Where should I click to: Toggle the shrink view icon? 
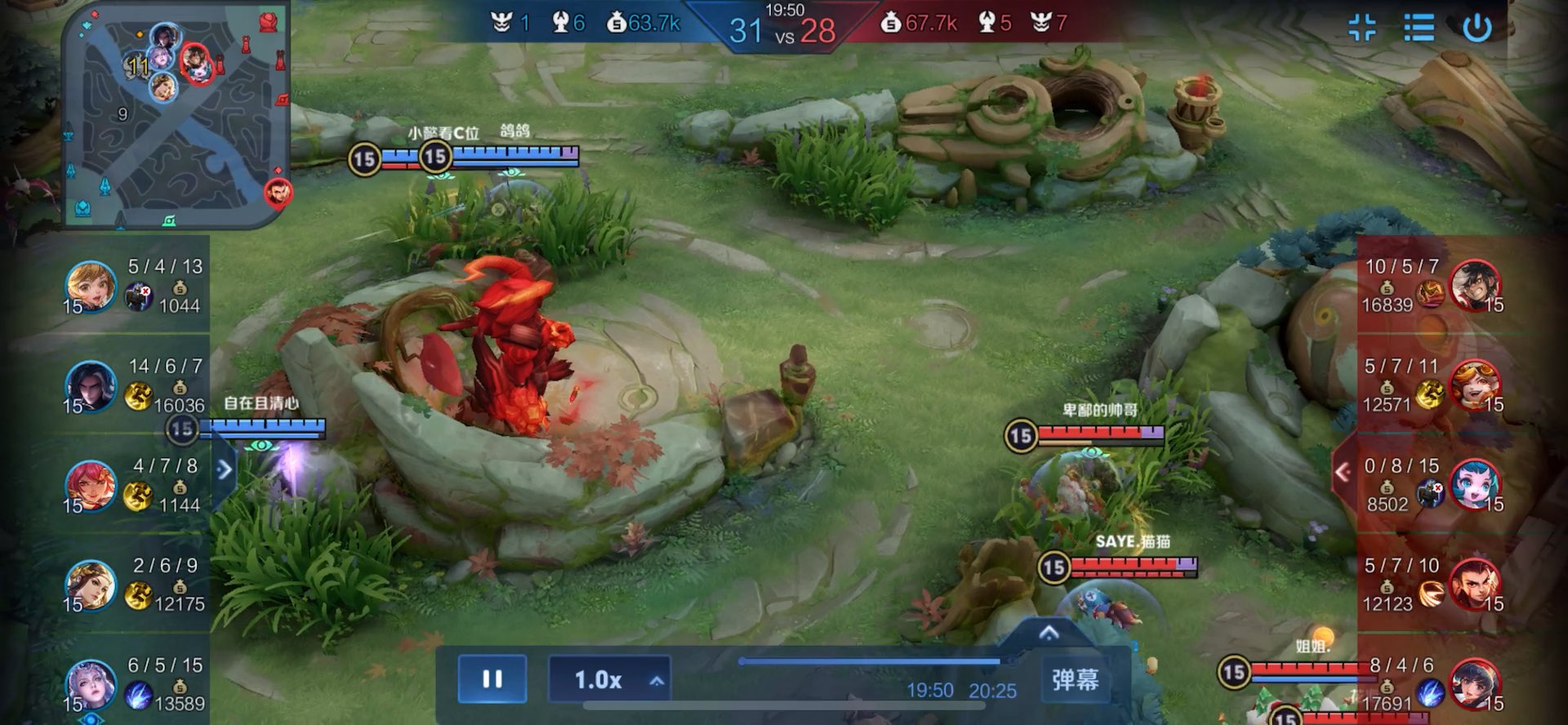(1361, 28)
